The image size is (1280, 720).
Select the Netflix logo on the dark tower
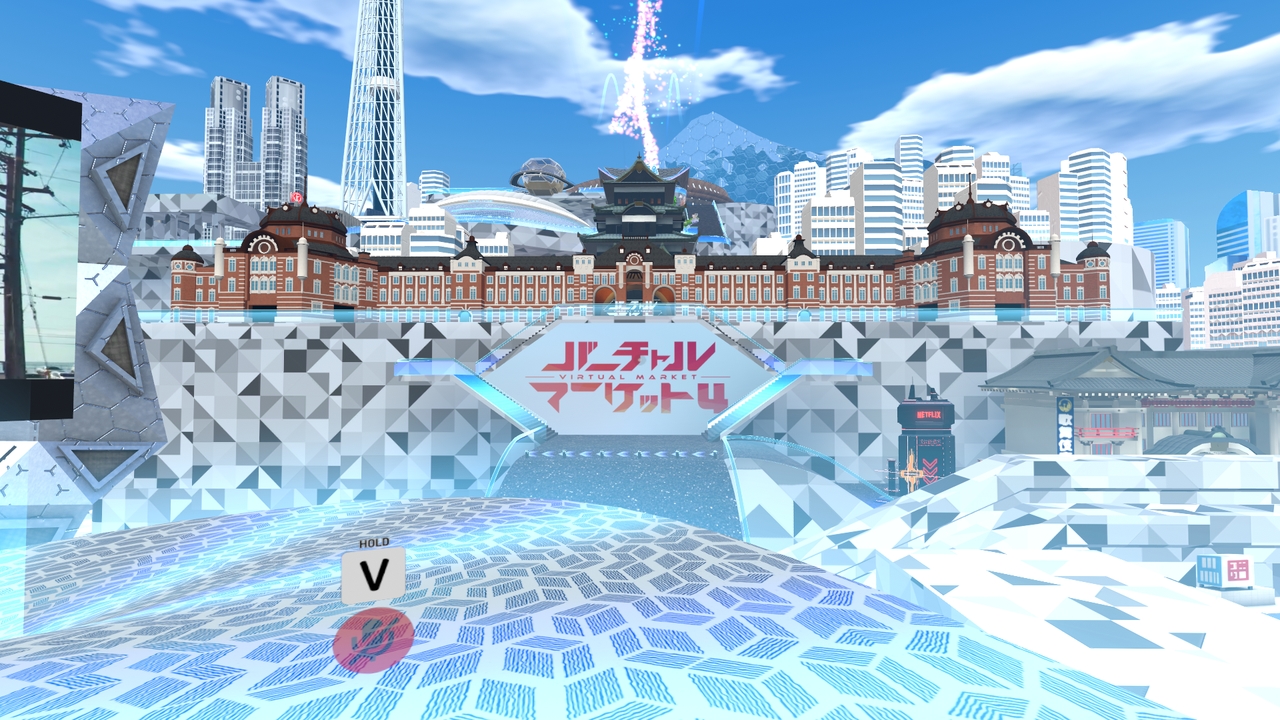click(929, 414)
